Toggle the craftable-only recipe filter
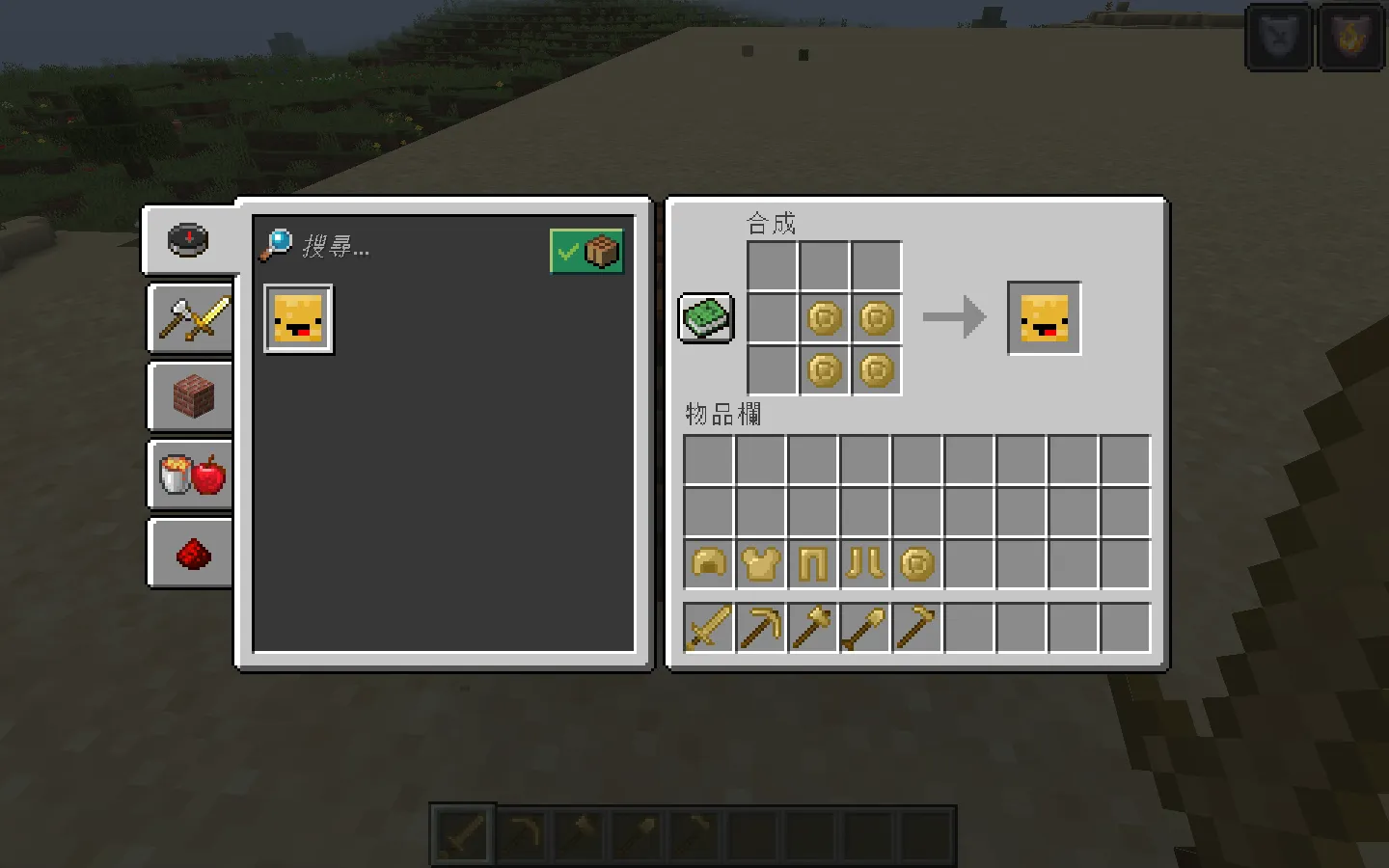The height and width of the screenshot is (868, 1389). coord(586,250)
